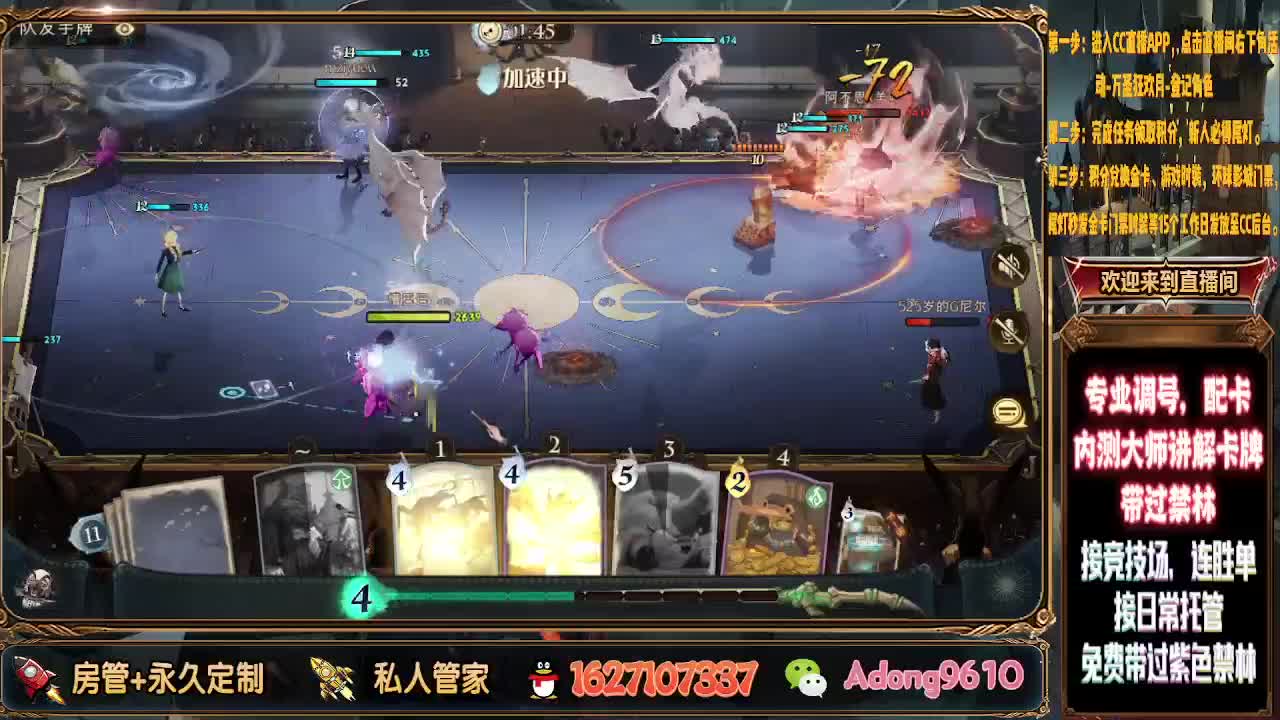Play the golden treasure card costing 2

775,520
